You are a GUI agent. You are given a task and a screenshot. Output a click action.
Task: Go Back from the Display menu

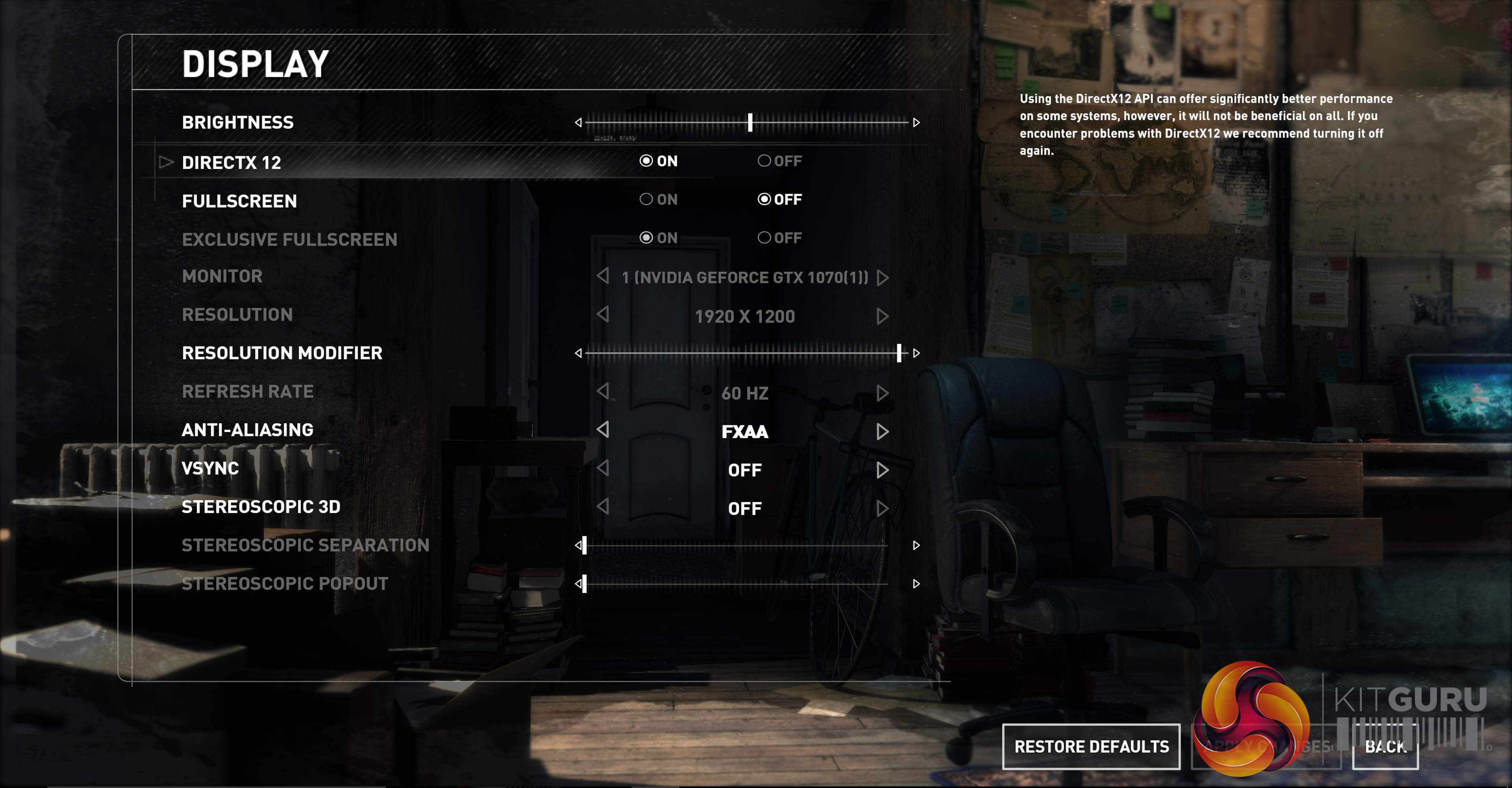1385,746
